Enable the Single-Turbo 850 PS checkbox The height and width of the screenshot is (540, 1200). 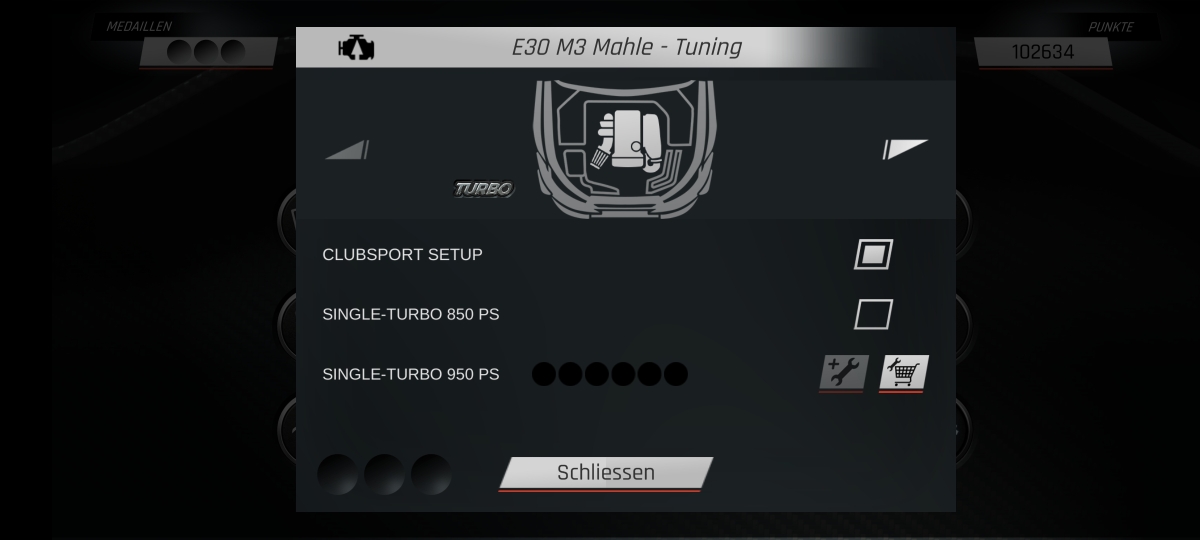873,315
